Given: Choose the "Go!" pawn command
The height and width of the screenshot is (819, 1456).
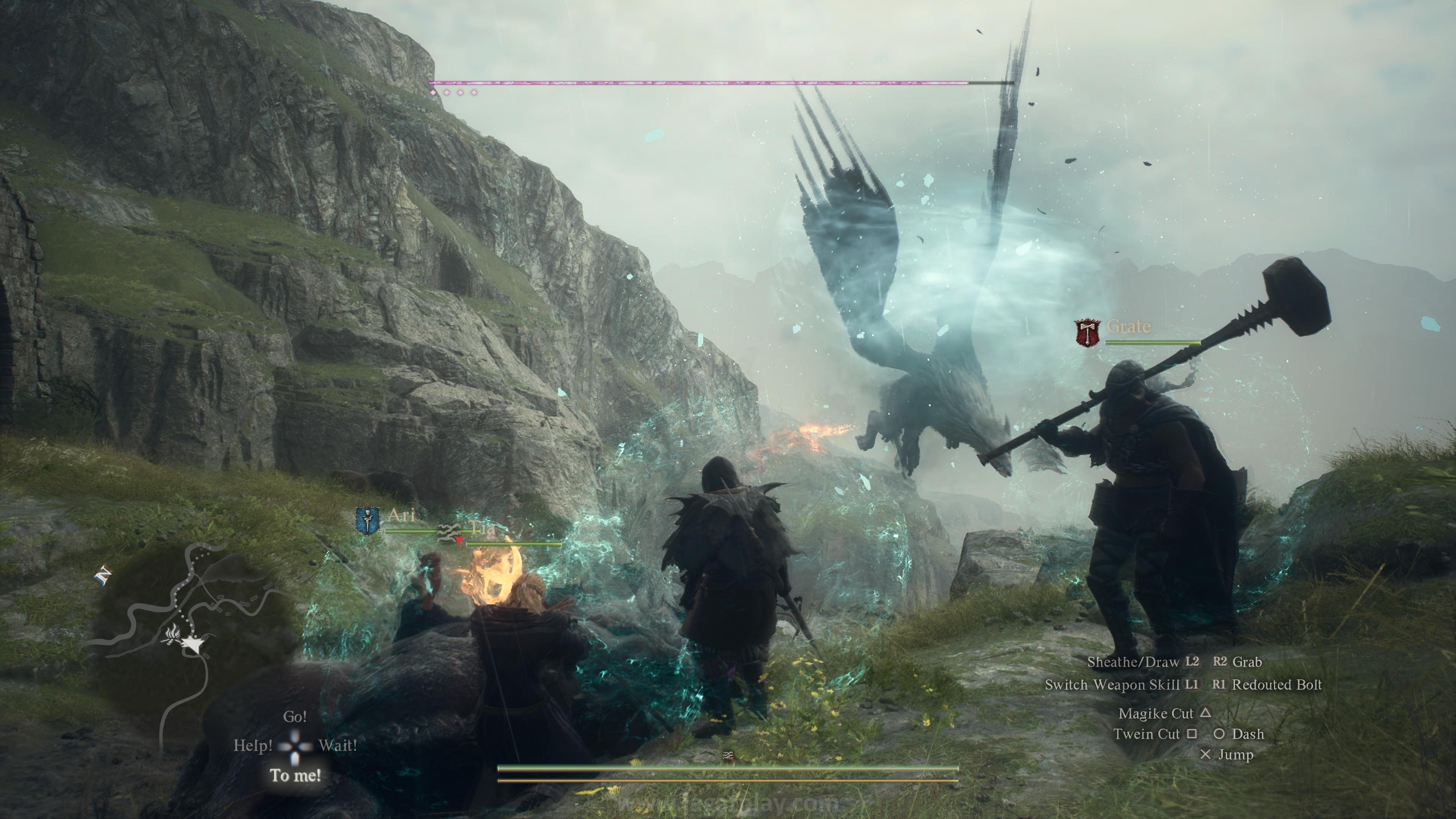Looking at the screenshot, I should point(295,717).
